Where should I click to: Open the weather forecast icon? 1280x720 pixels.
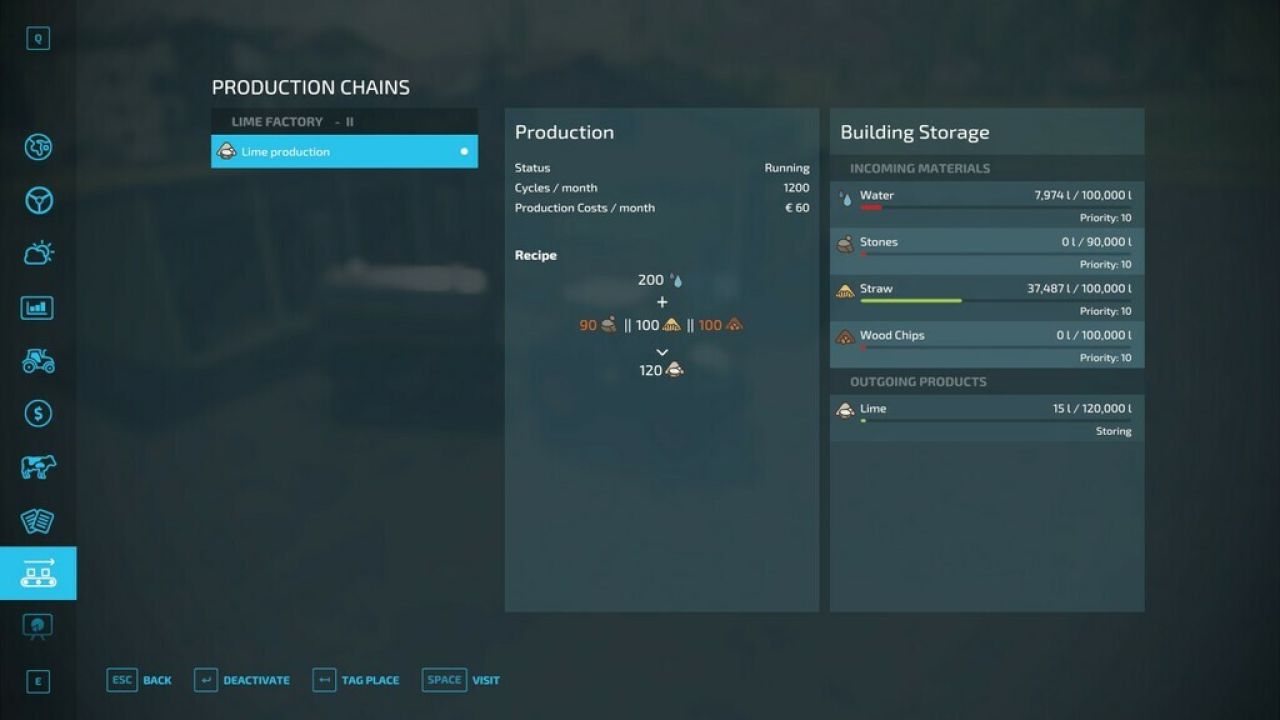tap(38, 253)
